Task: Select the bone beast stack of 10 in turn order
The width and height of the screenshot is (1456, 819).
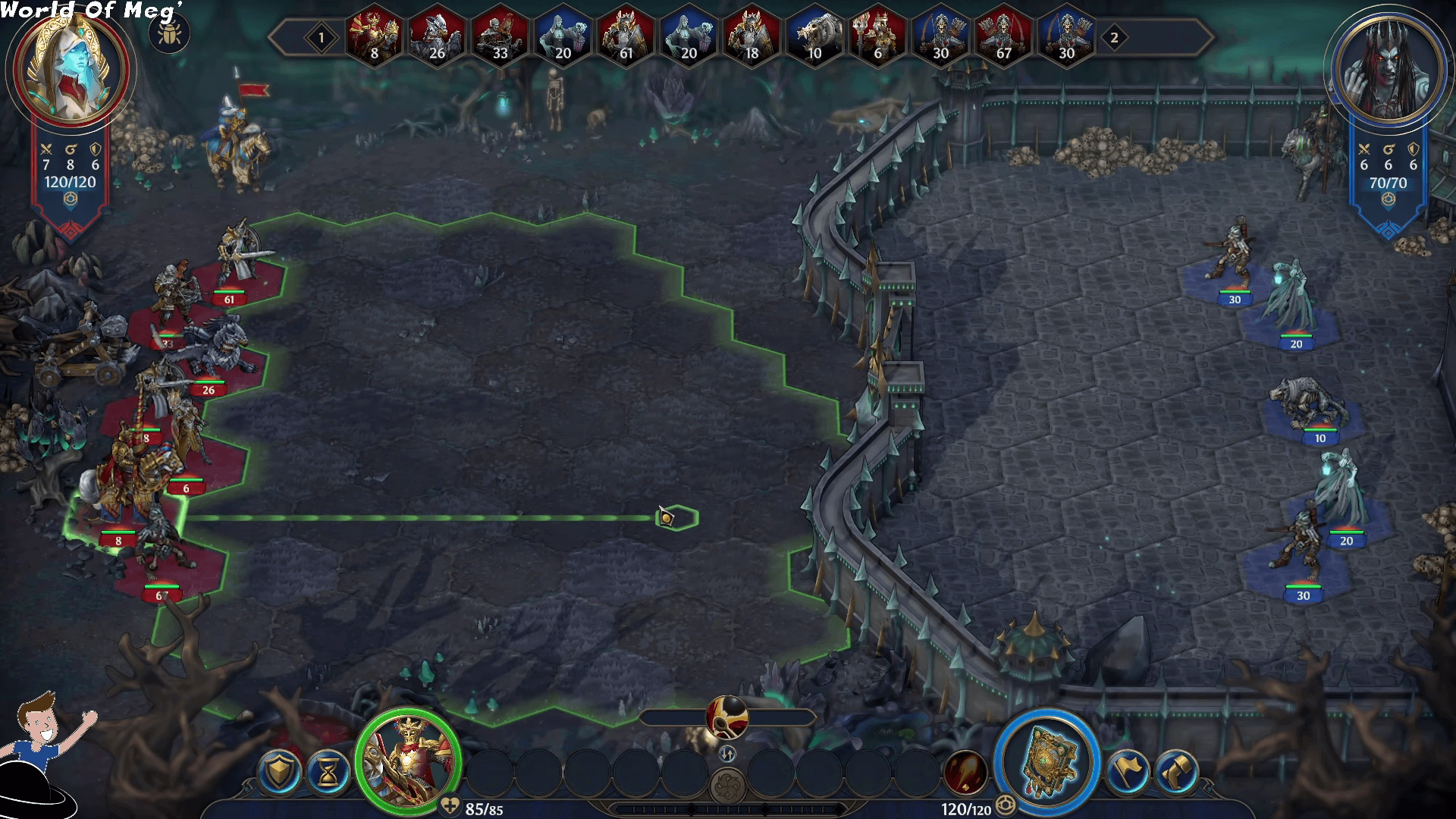Action: (x=814, y=37)
